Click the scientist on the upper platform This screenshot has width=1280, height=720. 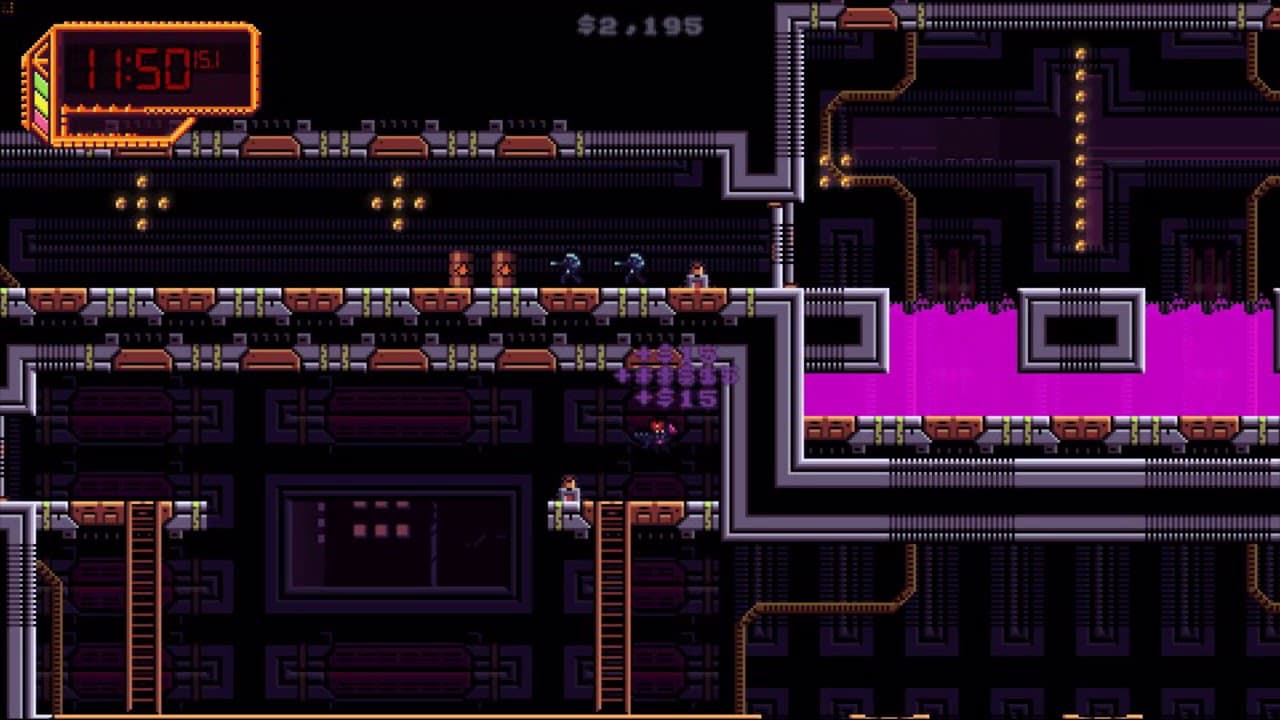697,272
